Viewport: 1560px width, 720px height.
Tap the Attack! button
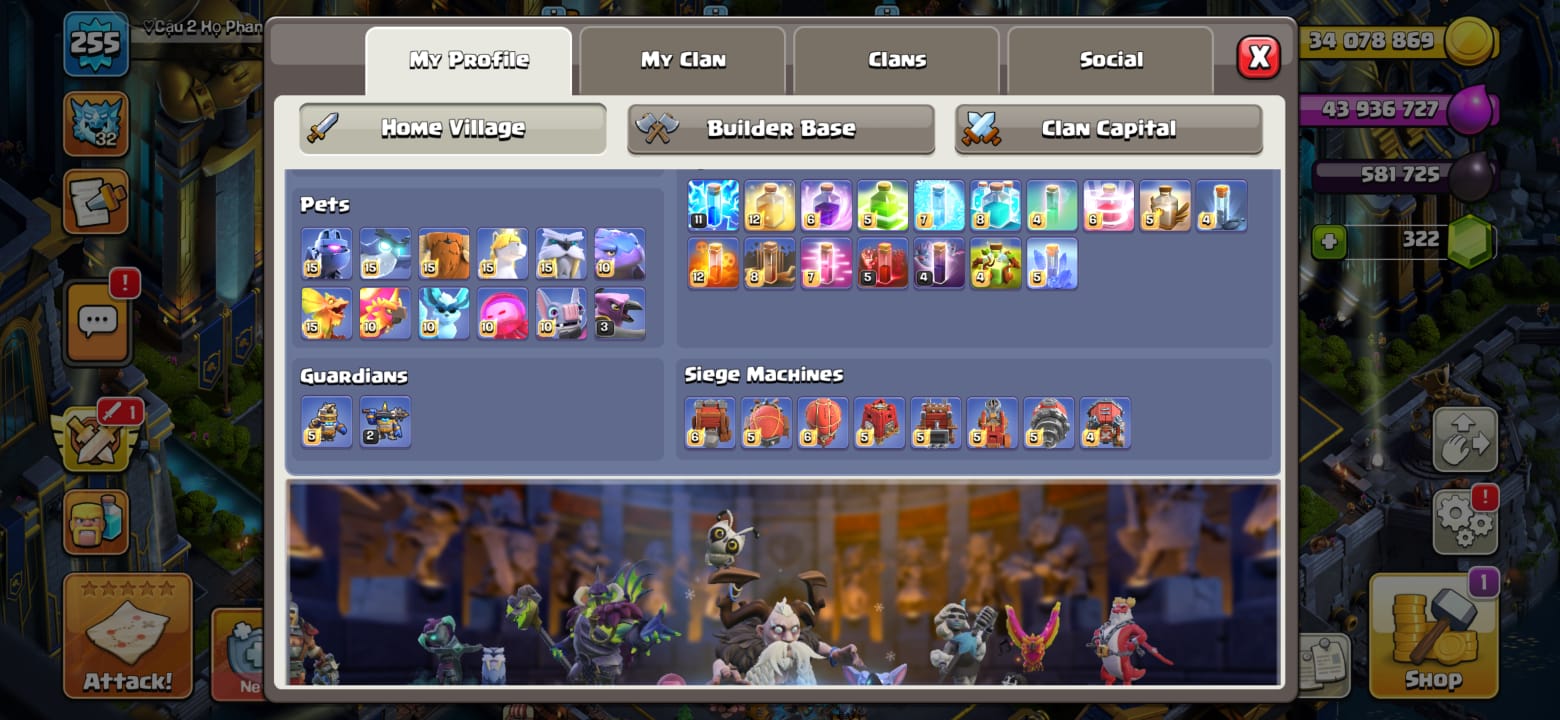click(x=127, y=636)
